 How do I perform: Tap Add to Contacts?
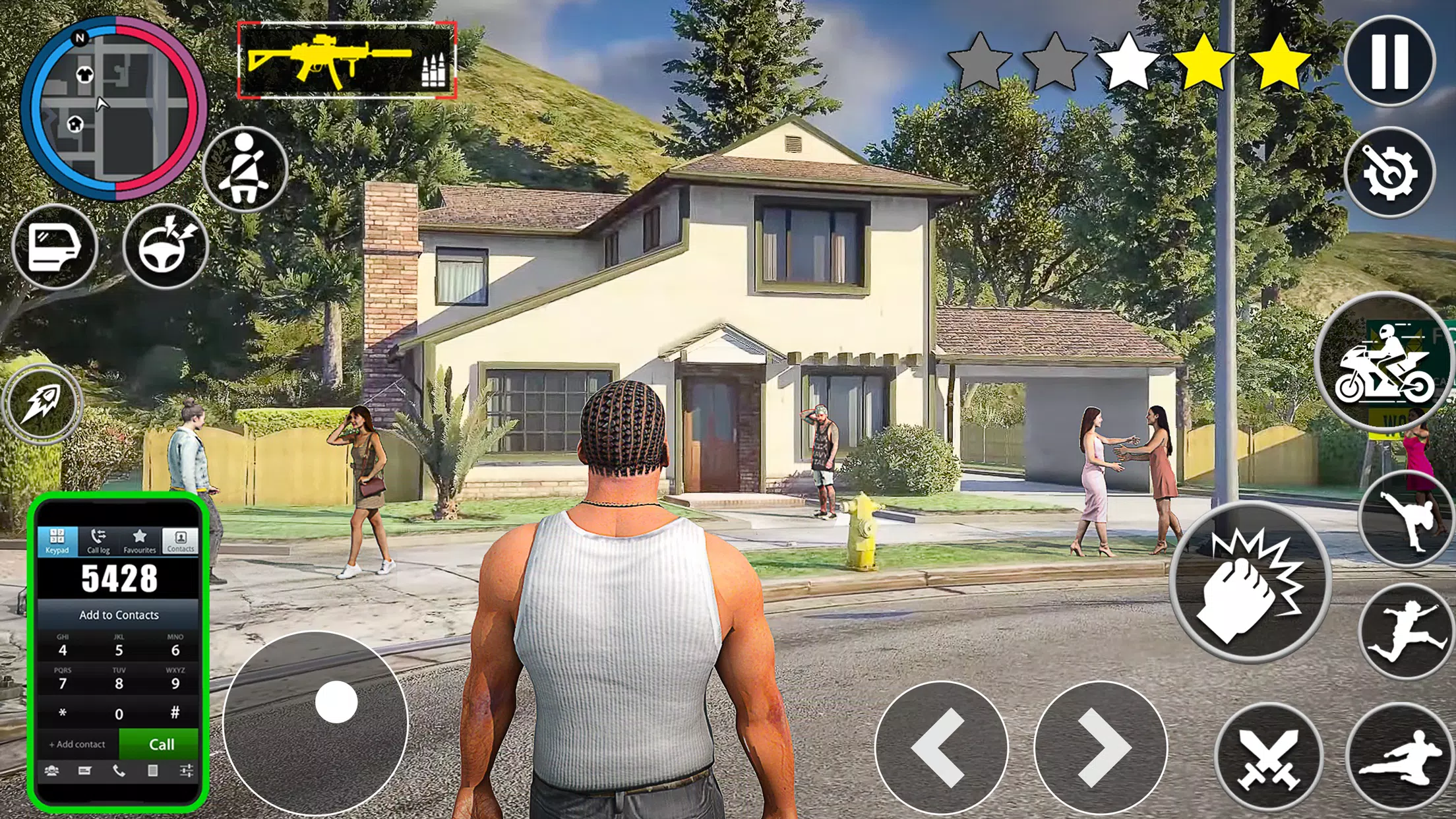[118, 615]
